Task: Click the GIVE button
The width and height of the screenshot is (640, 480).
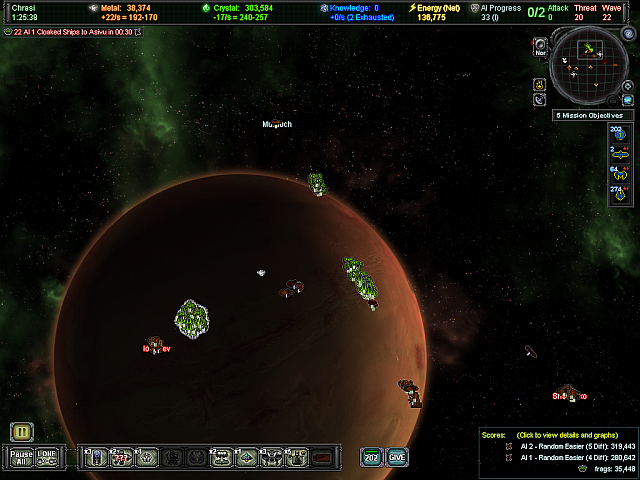Action: coord(397,458)
